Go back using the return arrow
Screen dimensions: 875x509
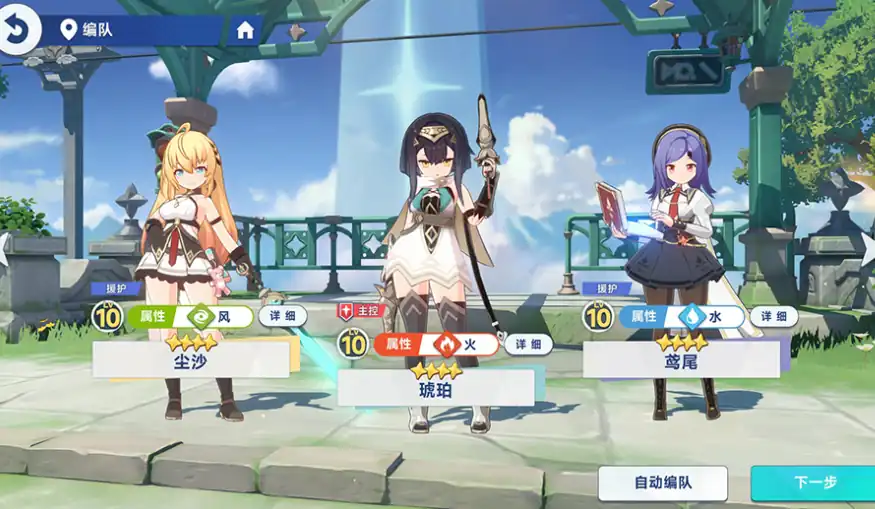tap(17, 30)
